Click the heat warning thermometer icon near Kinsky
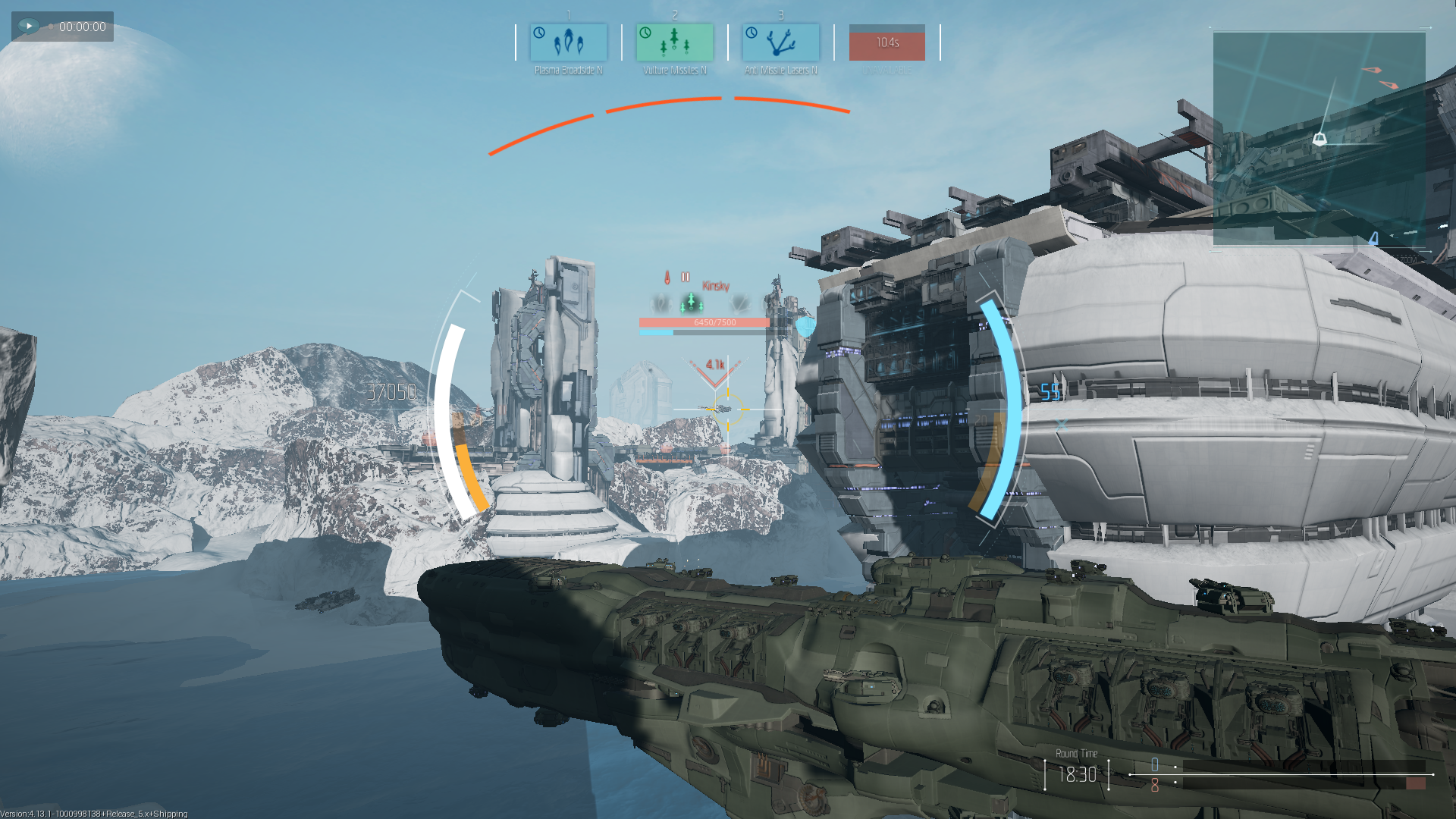The width and height of the screenshot is (1456, 819). 667,277
